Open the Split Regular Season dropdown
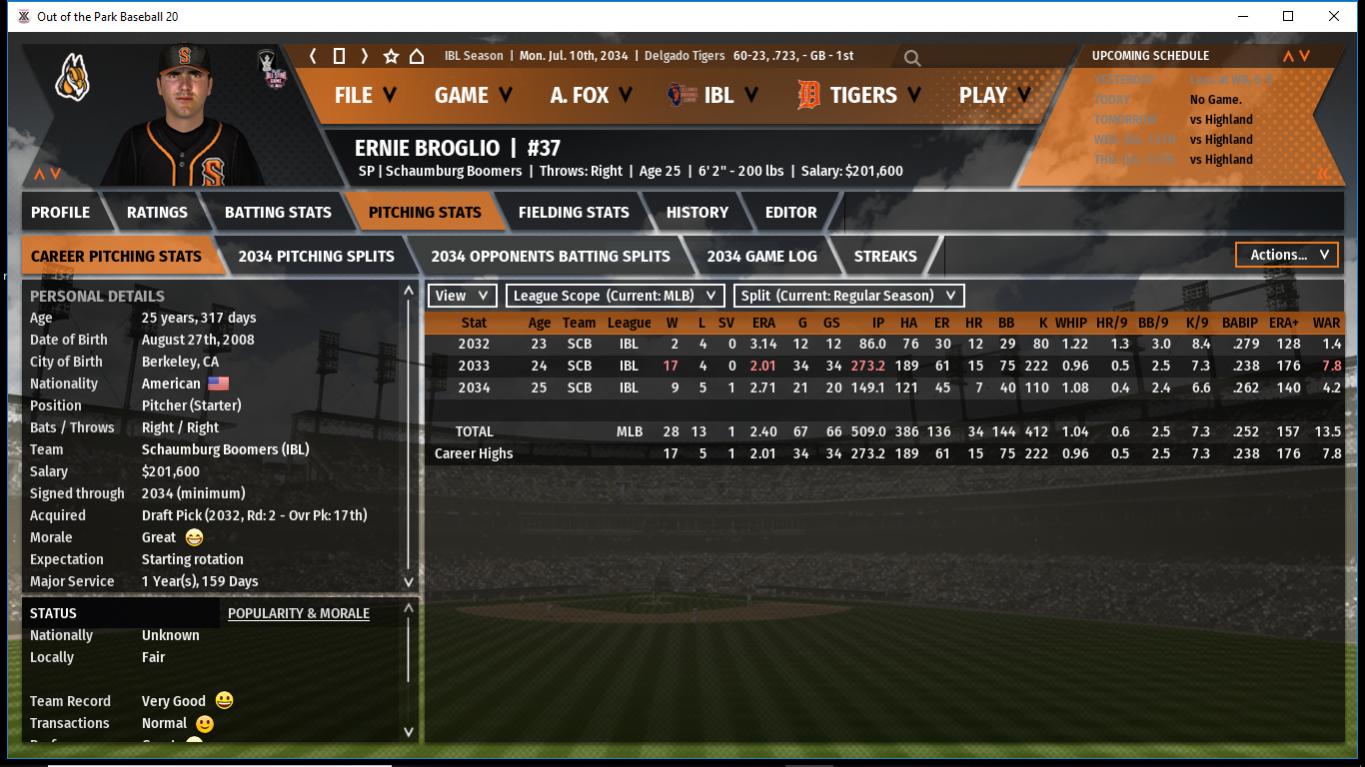Image resolution: width=1365 pixels, height=767 pixels. [849, 296]
